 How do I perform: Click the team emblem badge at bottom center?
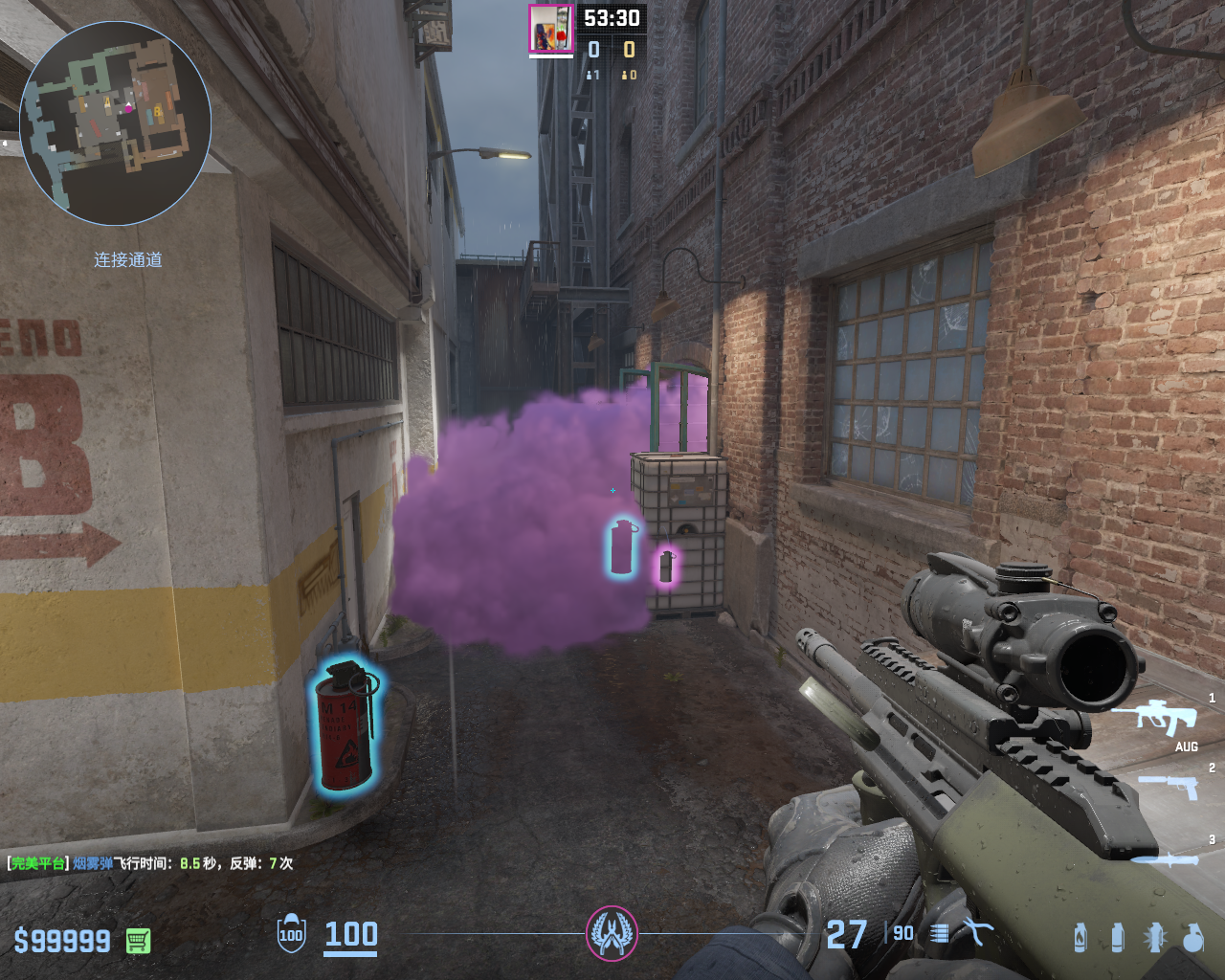[x=612, y=933]
